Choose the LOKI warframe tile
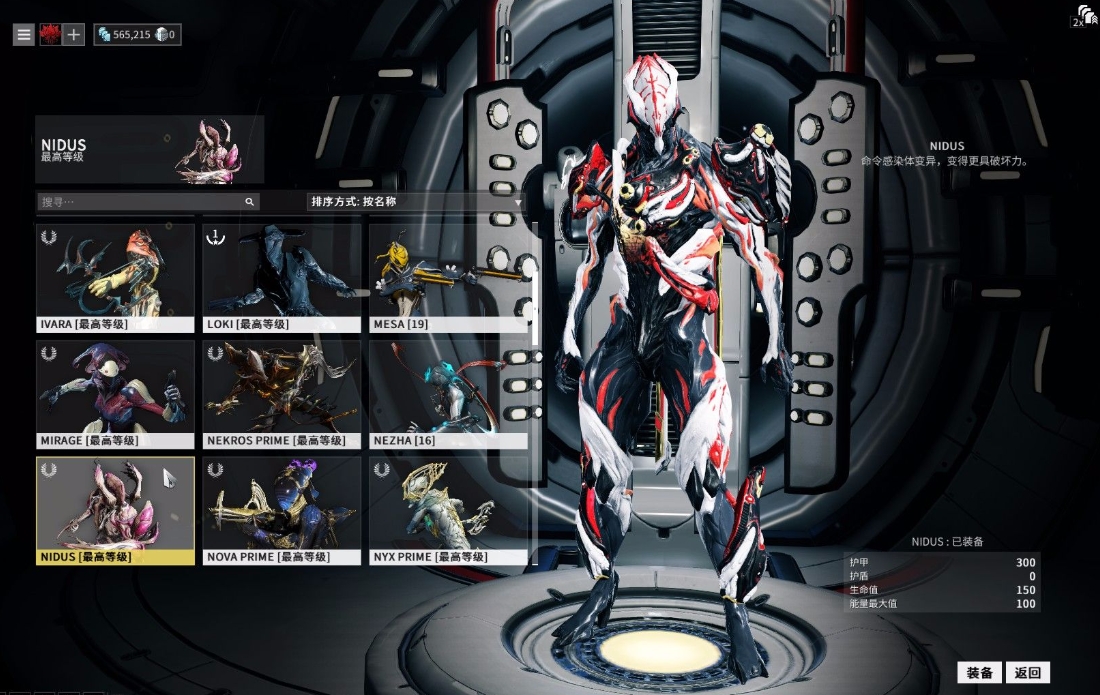Screen dimensions: 1100x695 pos(281,277)
